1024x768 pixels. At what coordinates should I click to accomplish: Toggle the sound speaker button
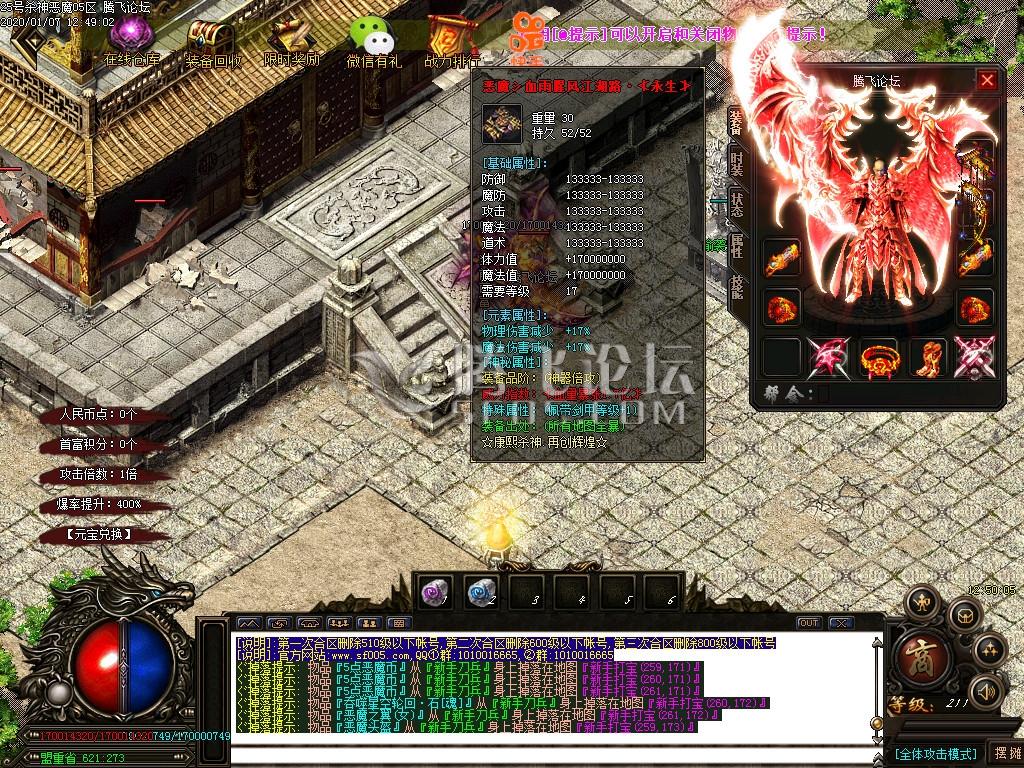click(x=987, y=690)
